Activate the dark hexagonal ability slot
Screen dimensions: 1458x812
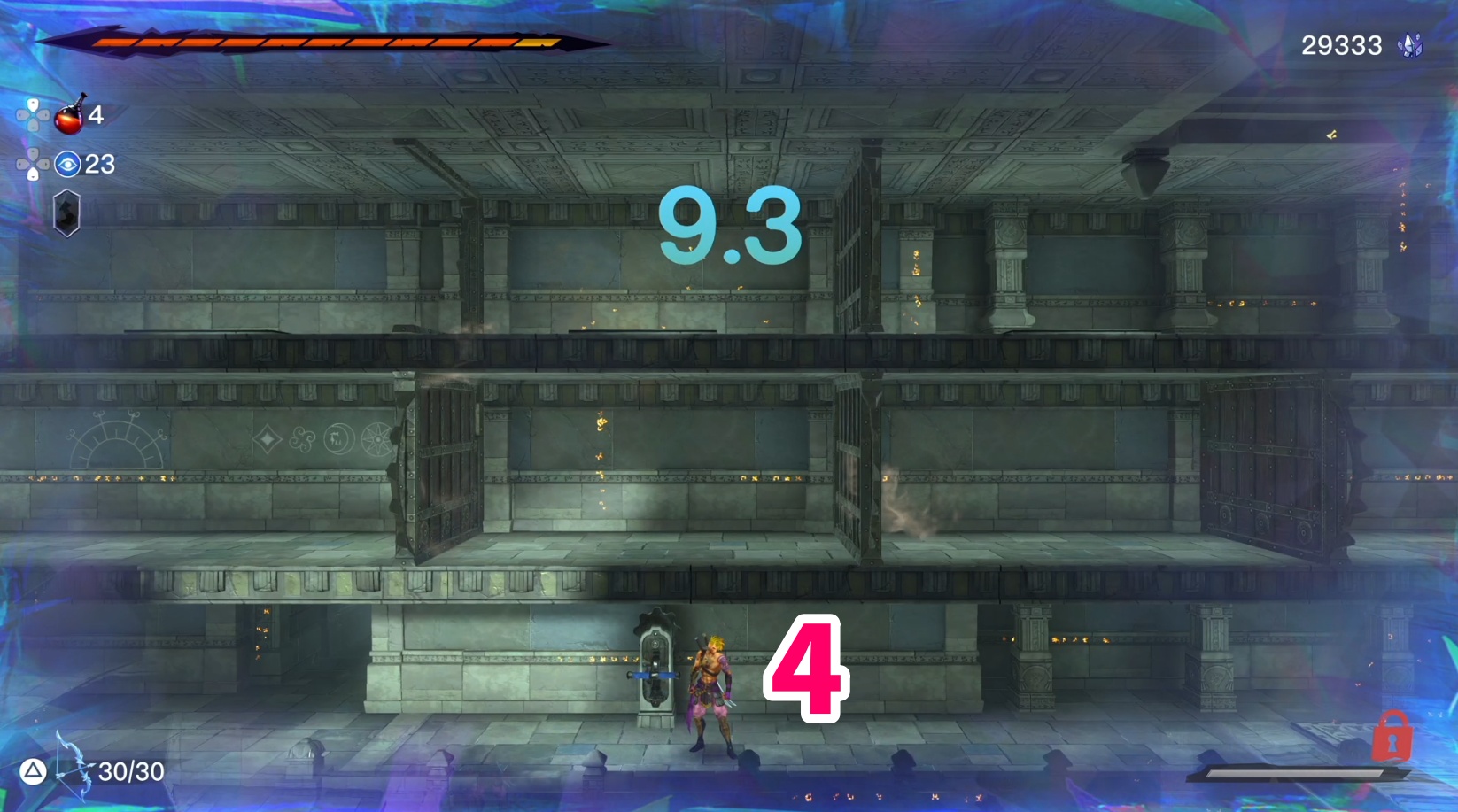tap(67, 213)
